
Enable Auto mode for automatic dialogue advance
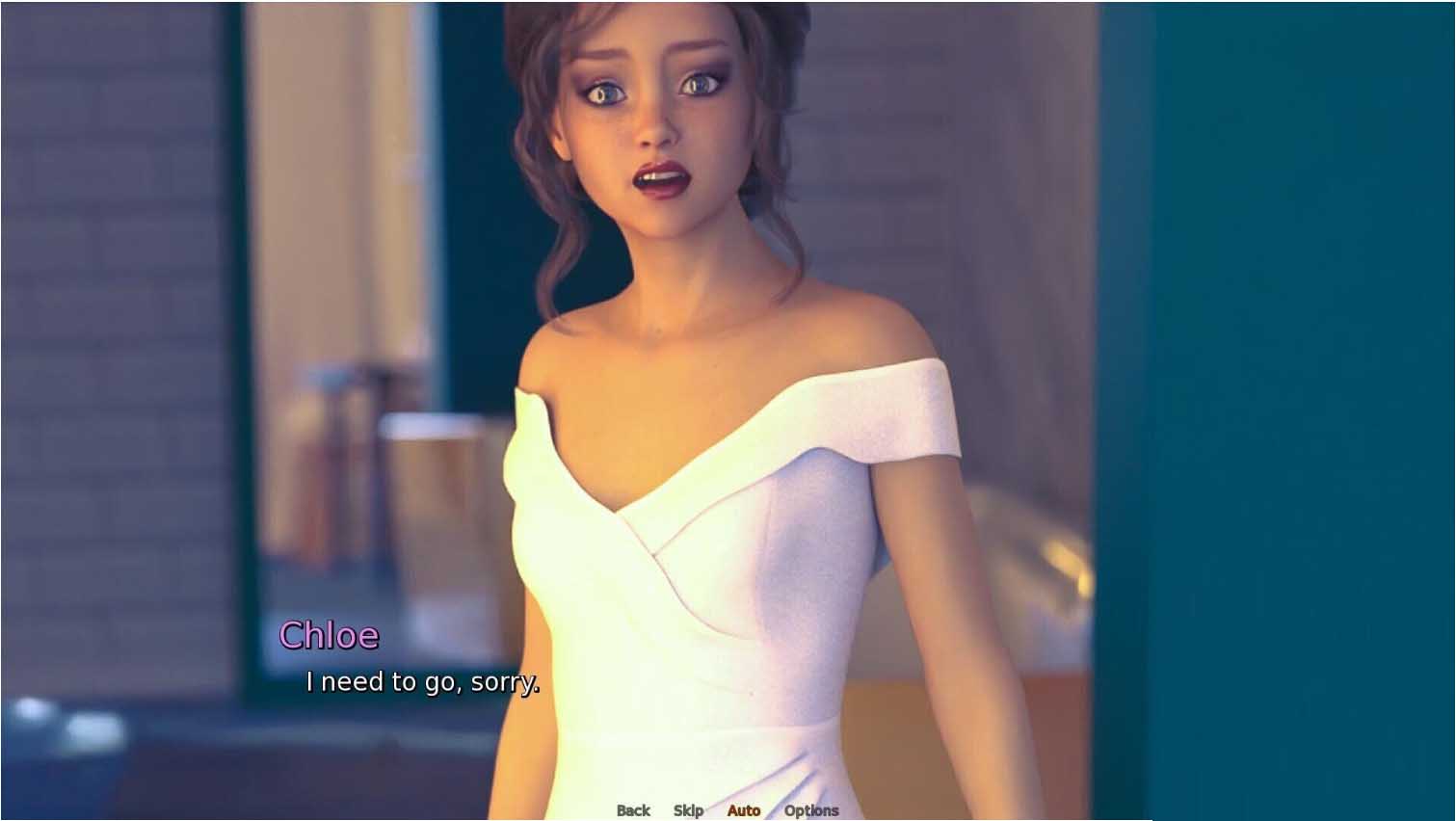click(x=744, y=810)
